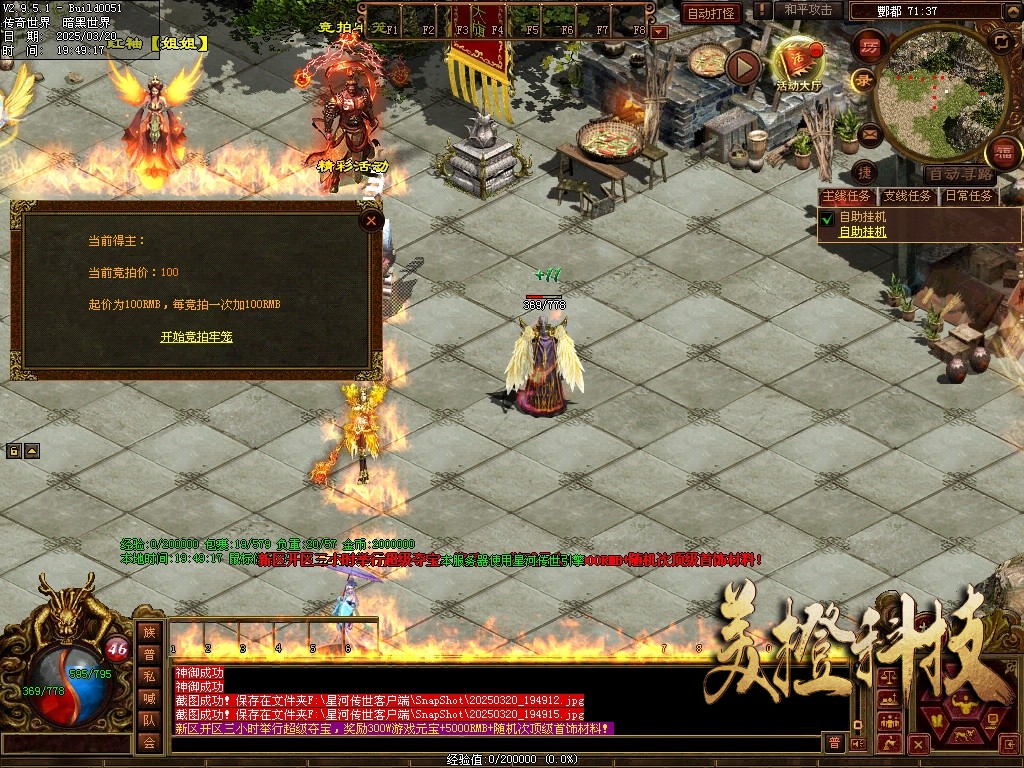The width and height of the screenshot is (1024, 768).
Task: Open the balance scales trade icon
Action: coord(887,677)
